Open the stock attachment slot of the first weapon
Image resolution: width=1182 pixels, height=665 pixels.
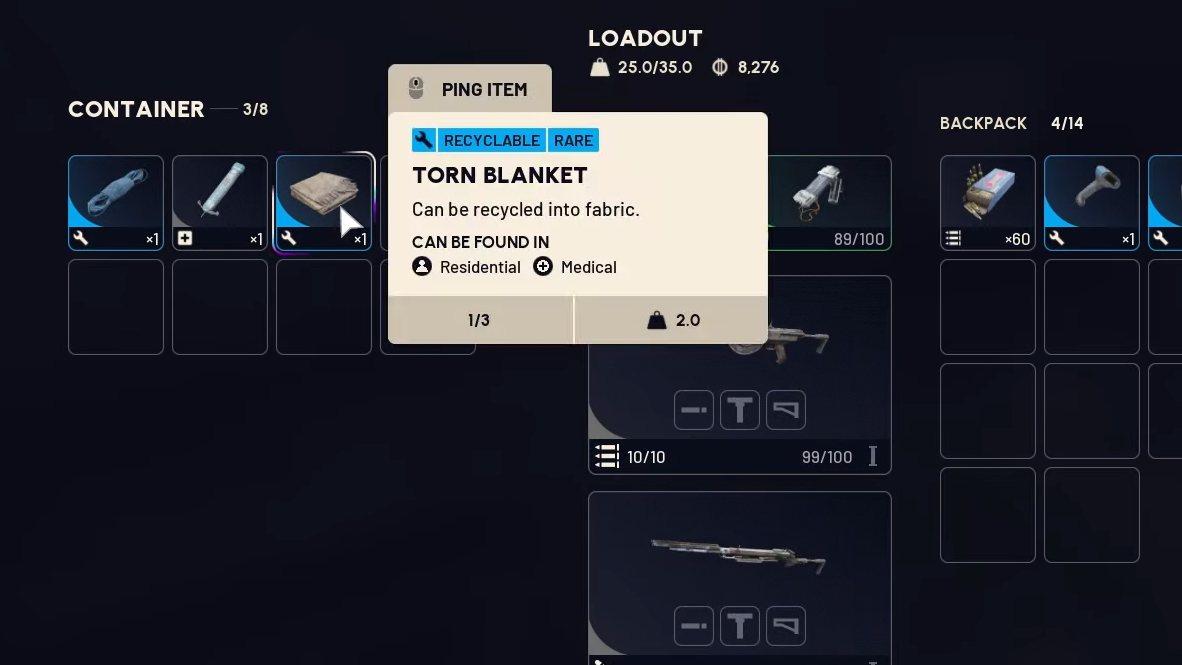click(786, 410)
